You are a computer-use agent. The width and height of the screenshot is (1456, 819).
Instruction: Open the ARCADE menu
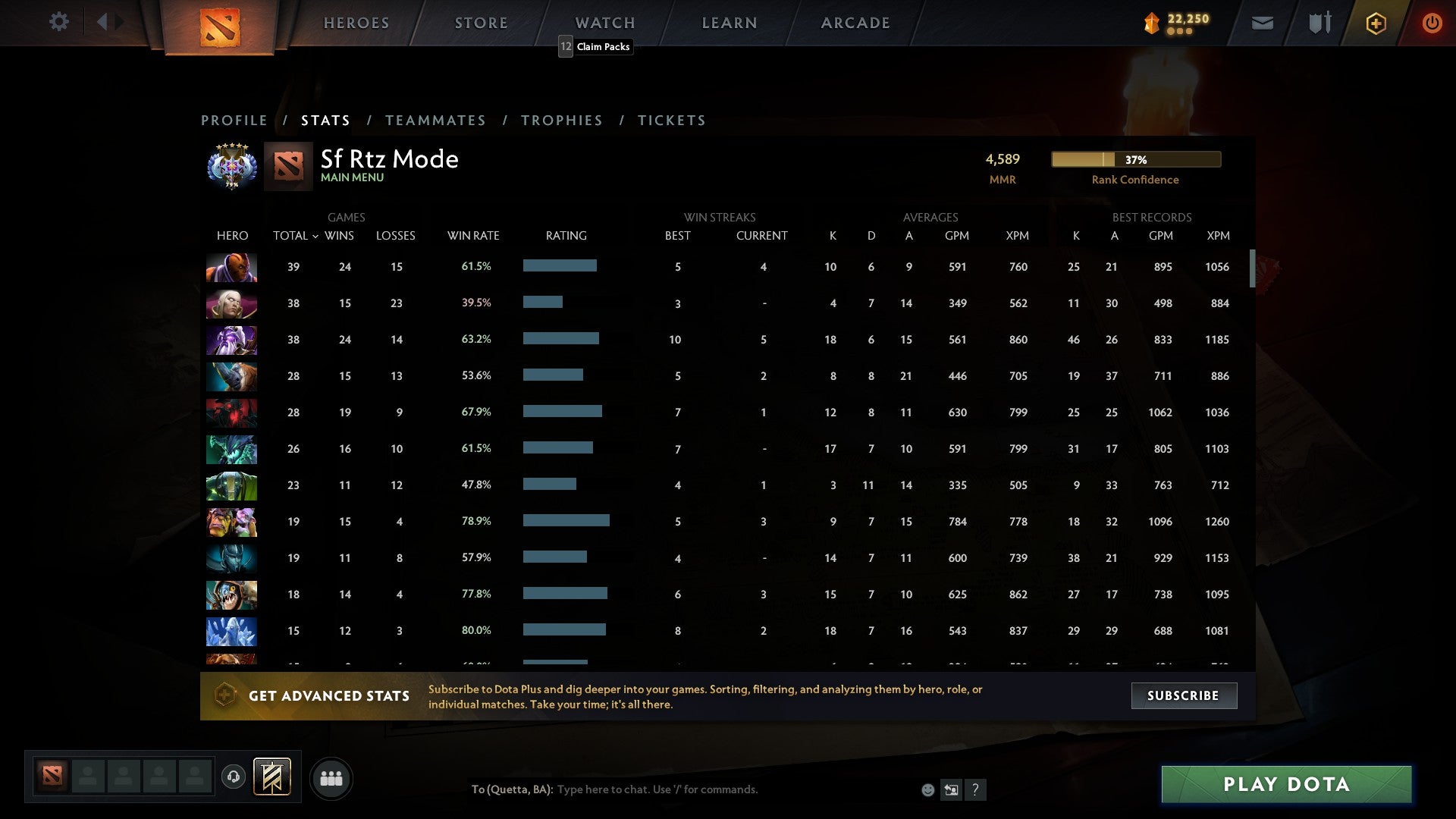[x=855, y=22]
